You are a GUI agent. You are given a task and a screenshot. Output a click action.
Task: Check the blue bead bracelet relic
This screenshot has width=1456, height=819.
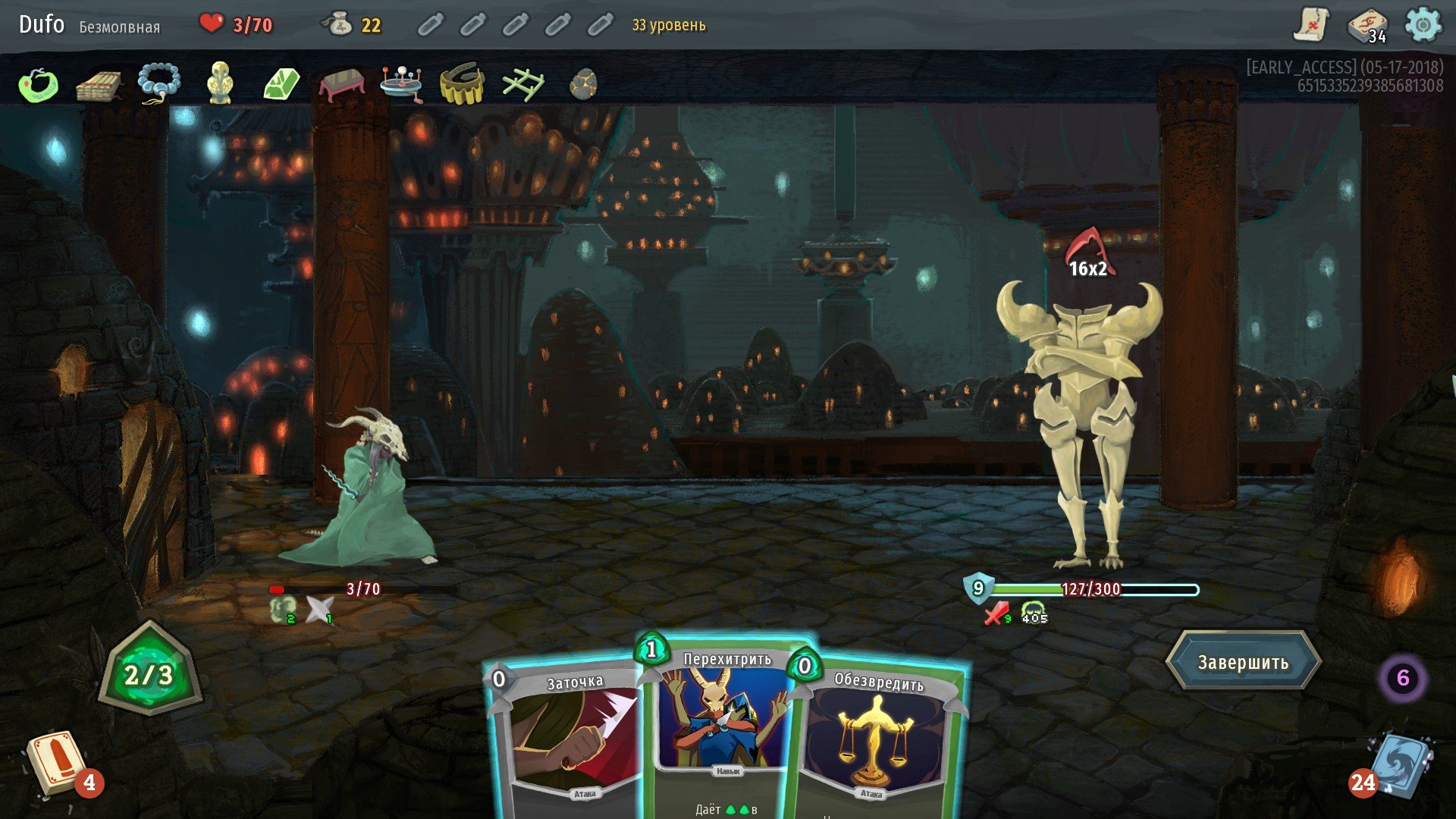(159, 83)
